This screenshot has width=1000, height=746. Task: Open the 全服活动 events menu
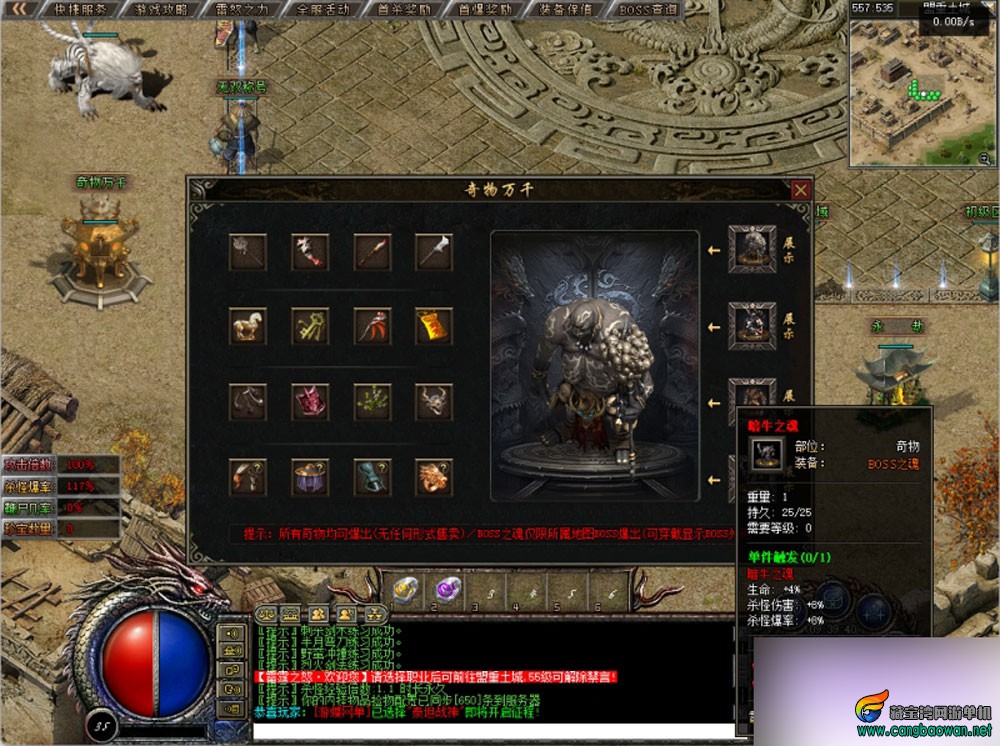[x=324, y=9]
